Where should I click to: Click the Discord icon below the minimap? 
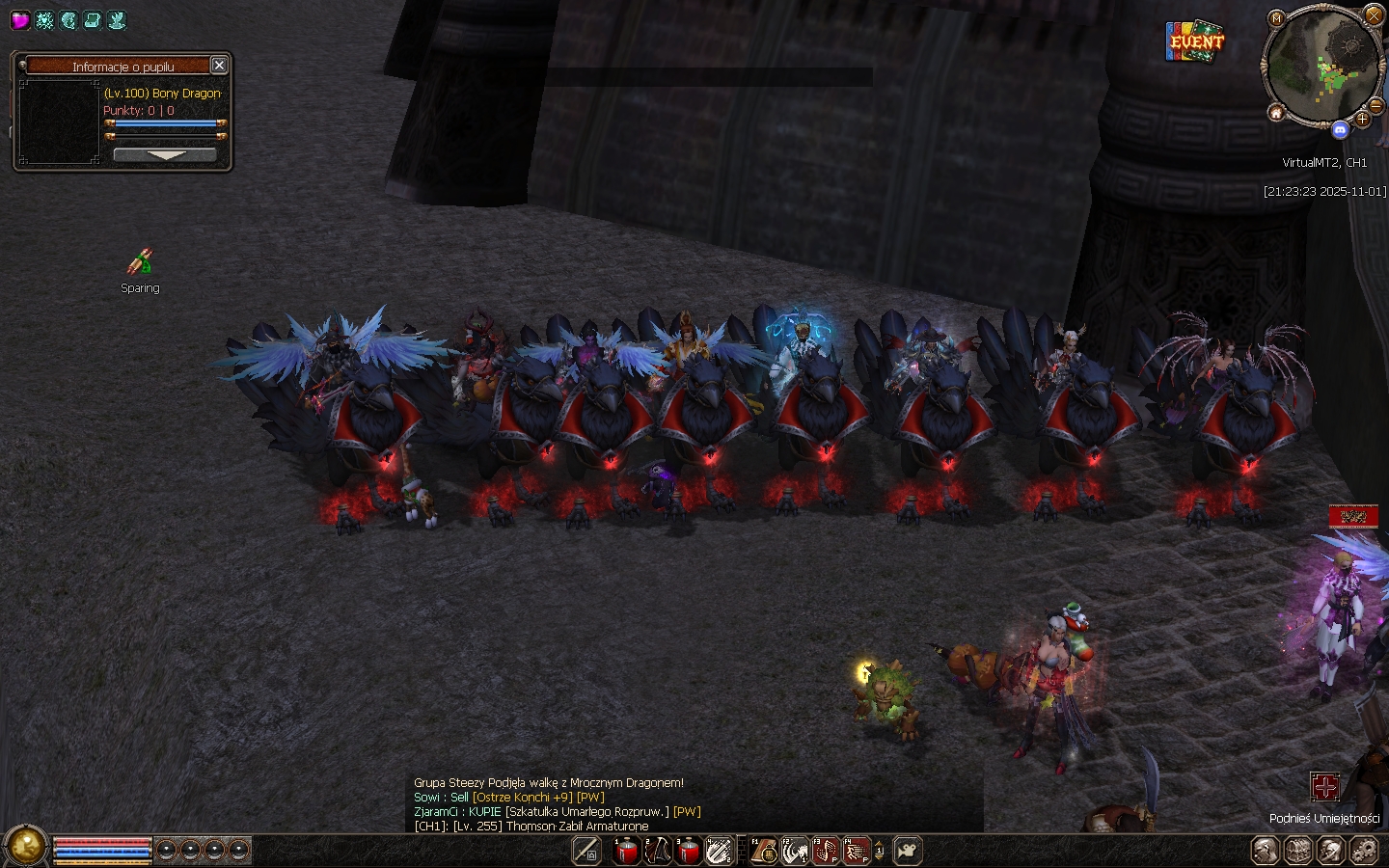pos(1340,129)
